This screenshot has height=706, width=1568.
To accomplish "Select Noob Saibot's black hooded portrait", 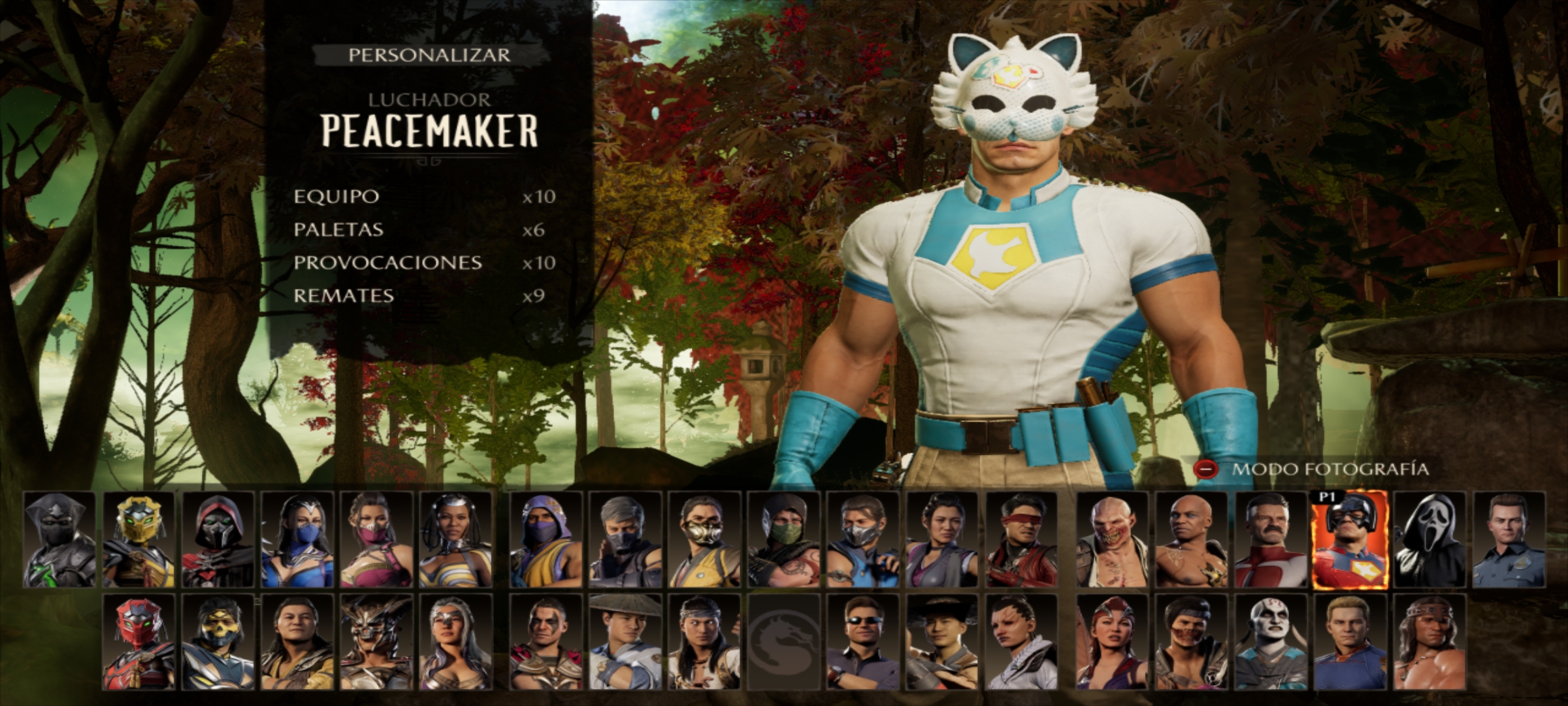I will click(59, 540).
